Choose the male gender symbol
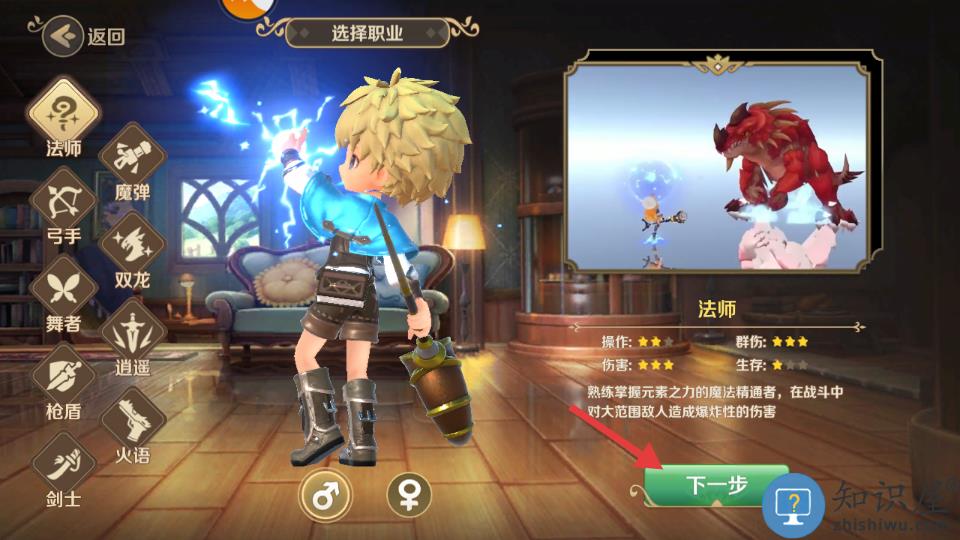Viewport: 960px width, 540px height. (x=325, y=495)
